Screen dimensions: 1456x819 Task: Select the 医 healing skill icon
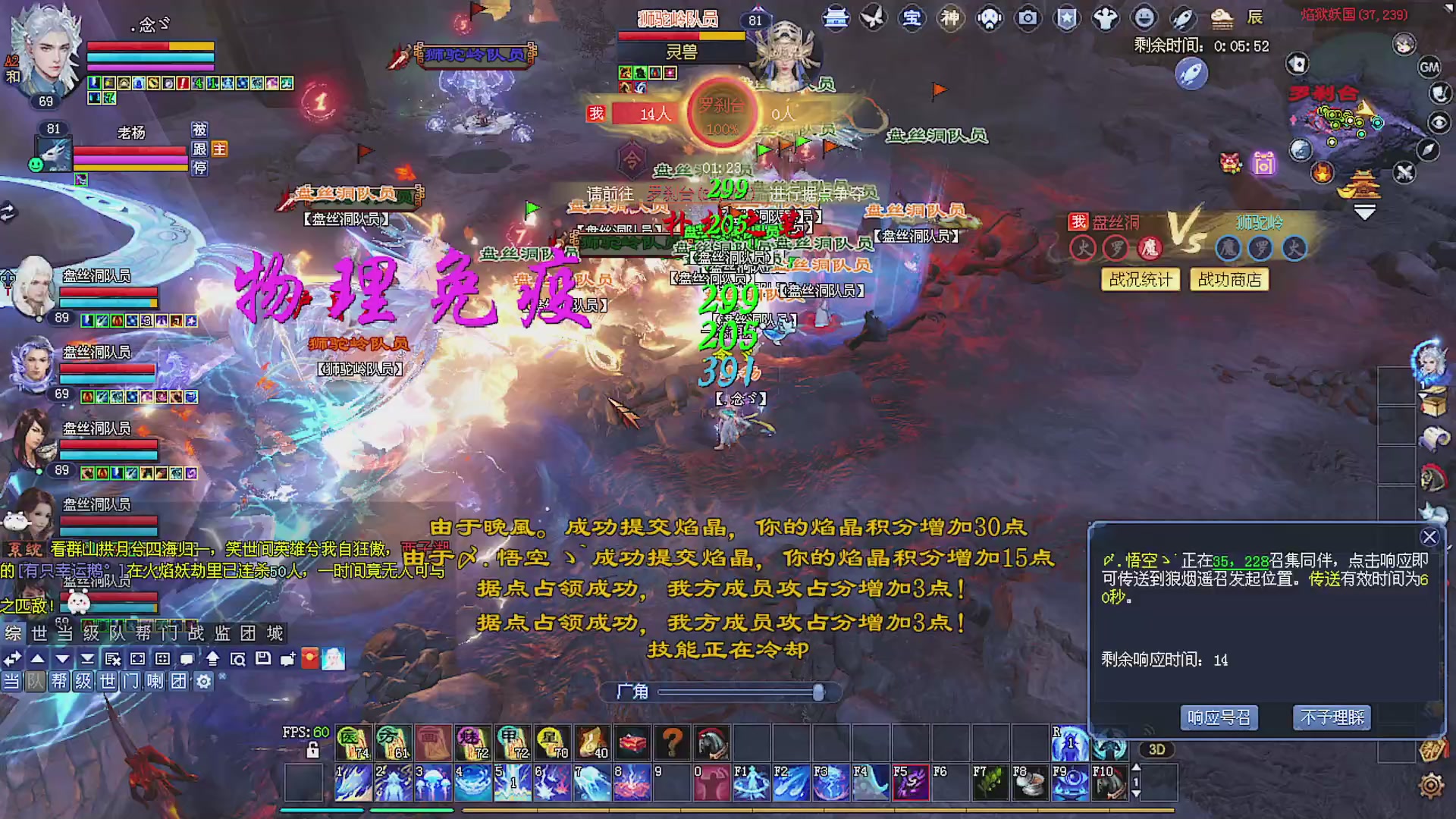tap(353, 742)
